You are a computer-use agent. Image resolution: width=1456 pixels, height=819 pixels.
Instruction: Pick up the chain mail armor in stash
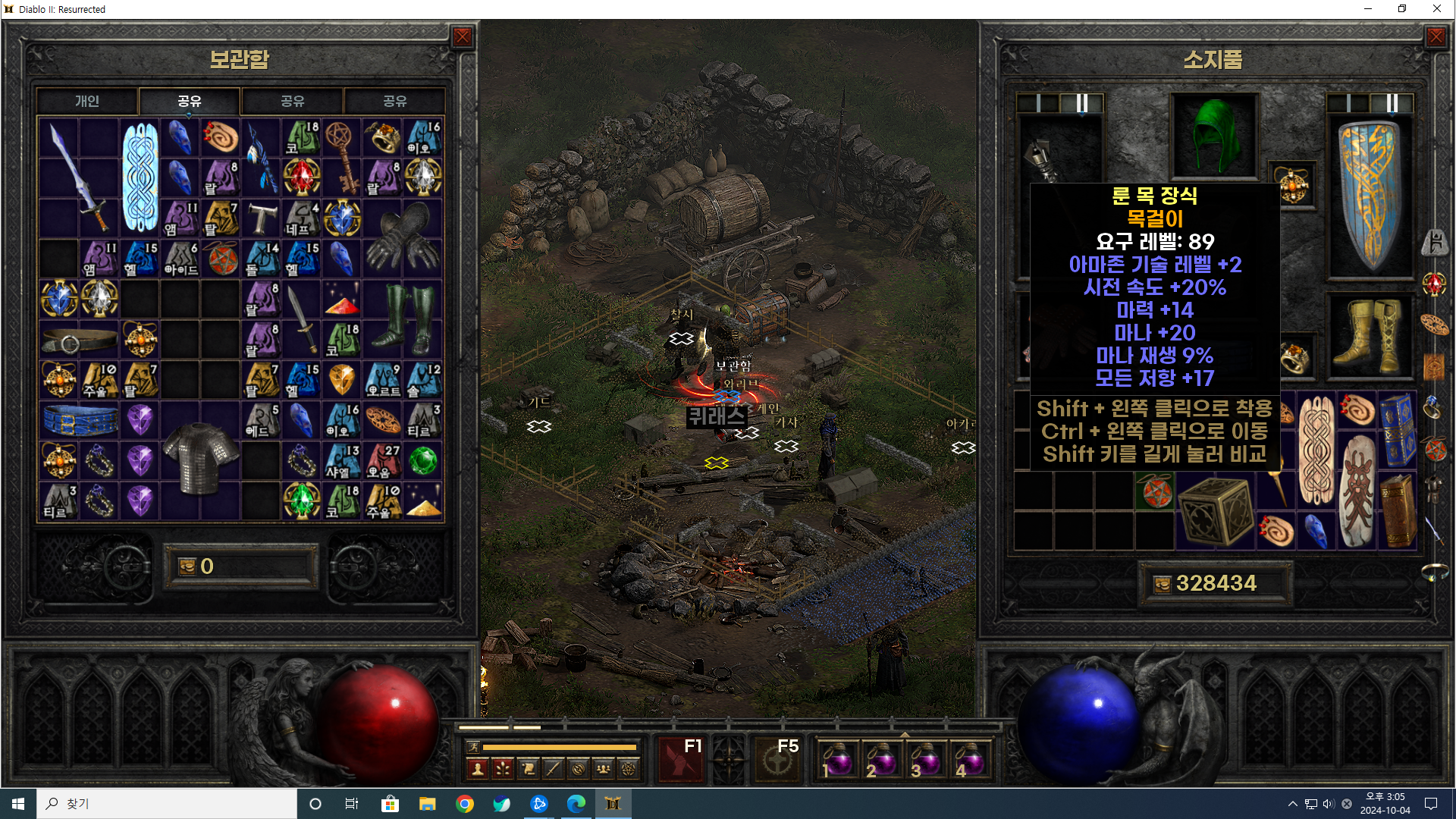[199, 459]
